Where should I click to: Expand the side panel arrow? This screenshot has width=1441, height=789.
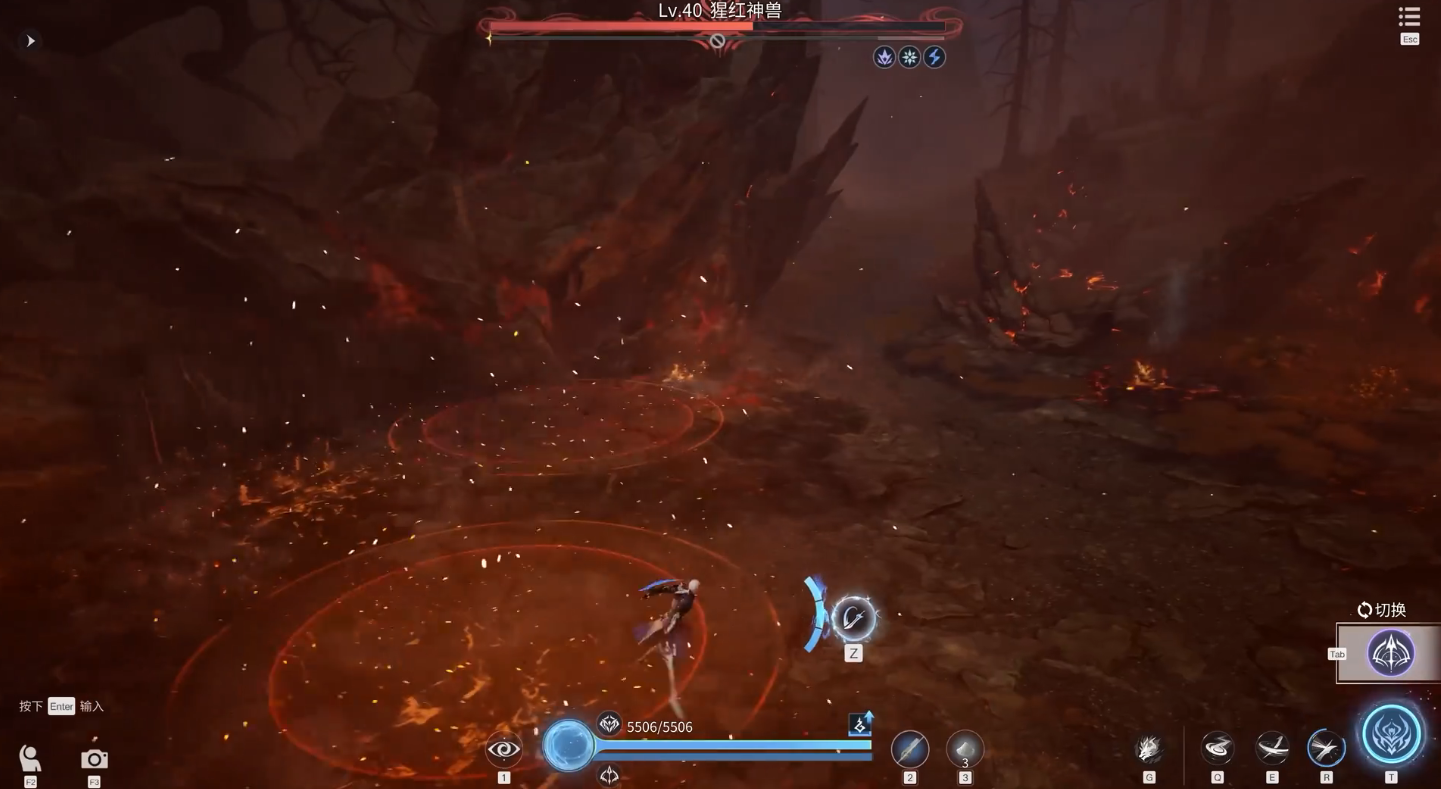coord(30,41)
